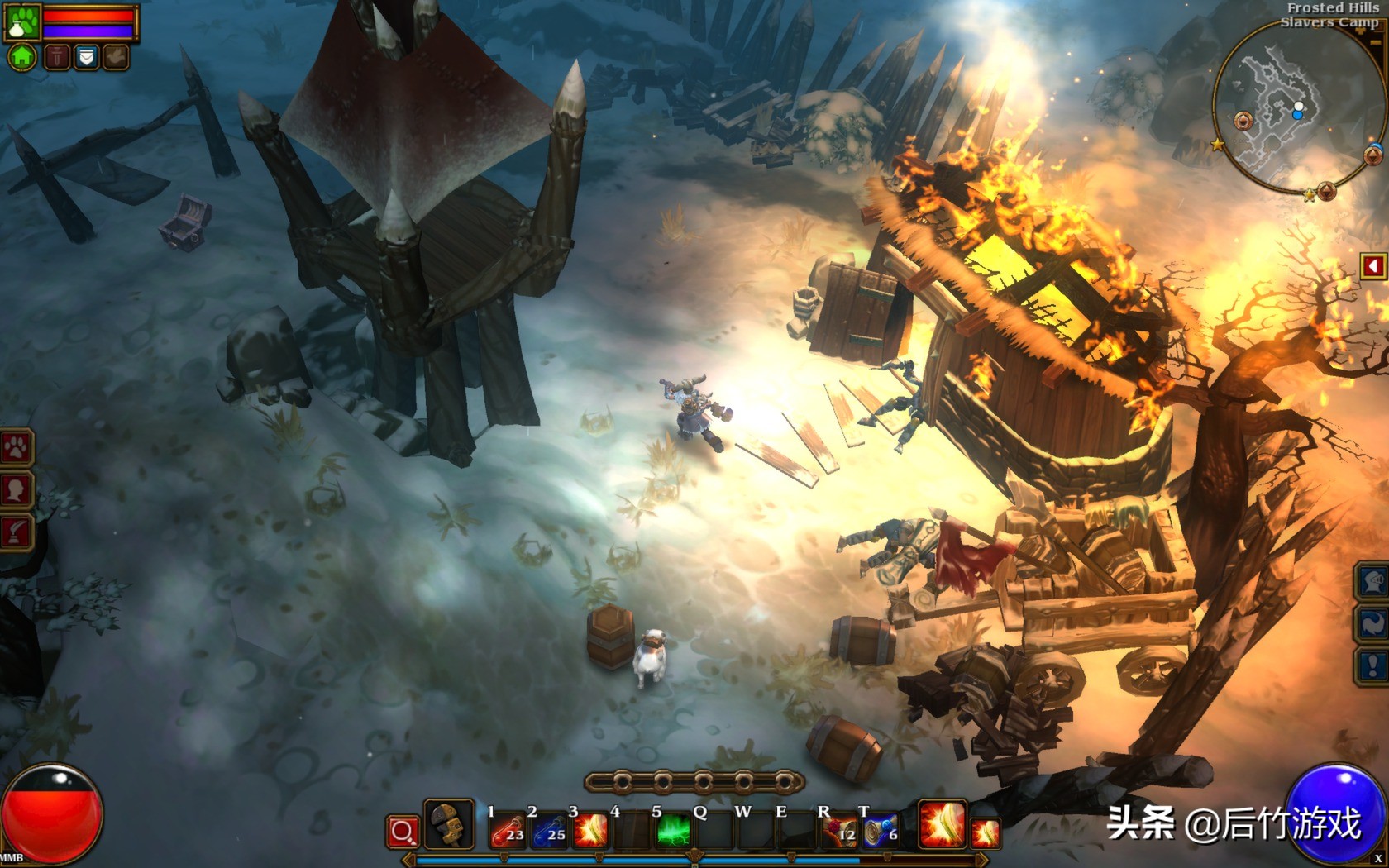Click the blue swirl button on right edge
This screenshot has width=1389, height=868.
[1372, 623]
